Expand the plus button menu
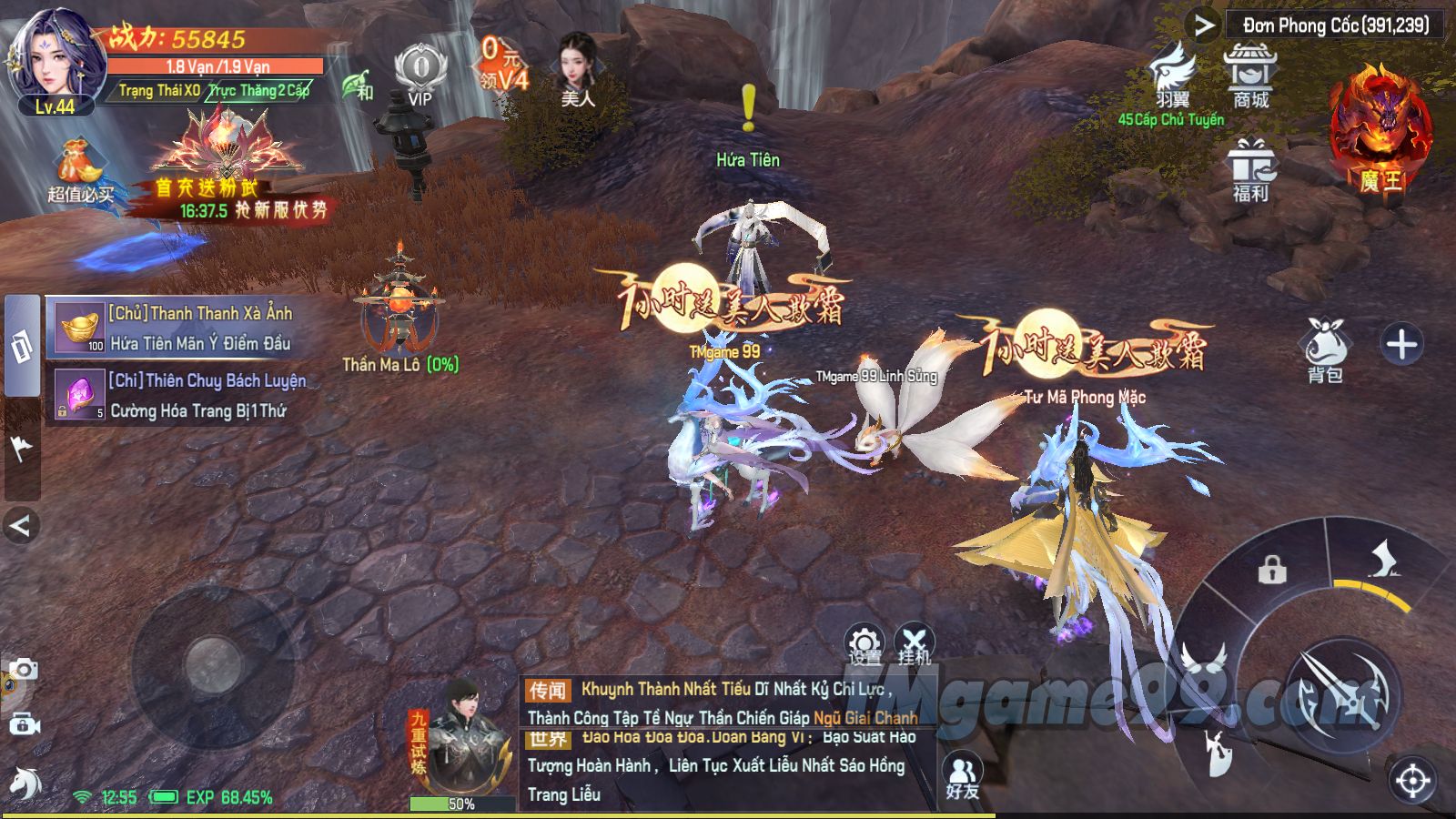The image size is (1456, 819). [x=1401, y=344]
